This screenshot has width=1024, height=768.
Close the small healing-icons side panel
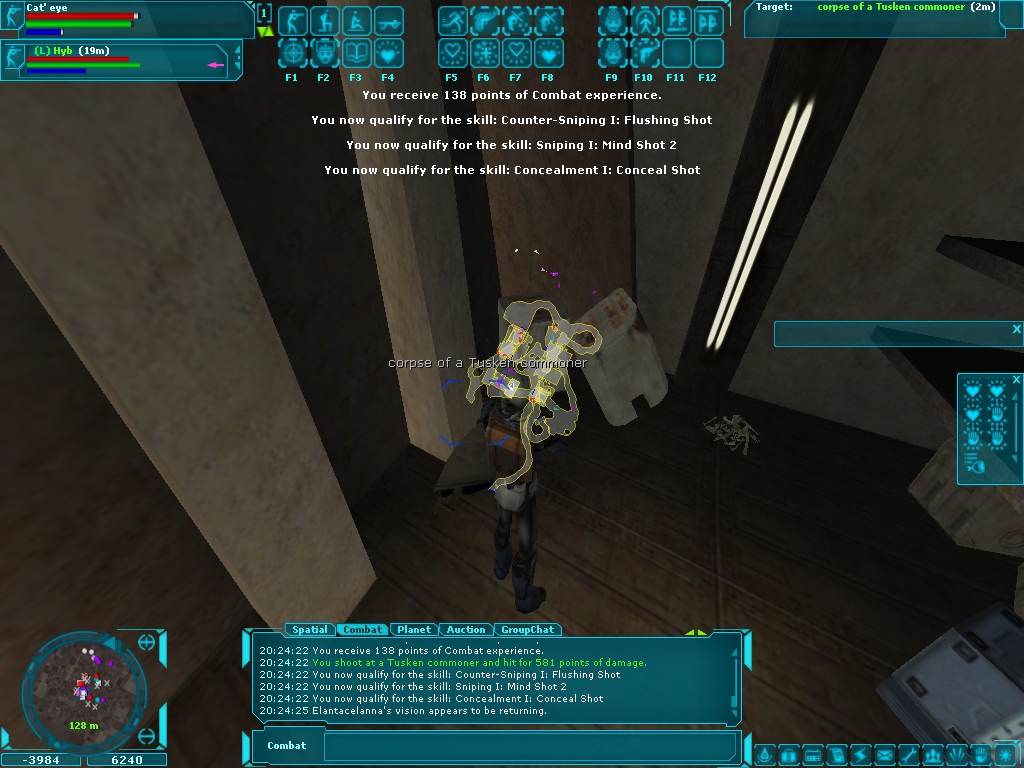[1015, 380]
